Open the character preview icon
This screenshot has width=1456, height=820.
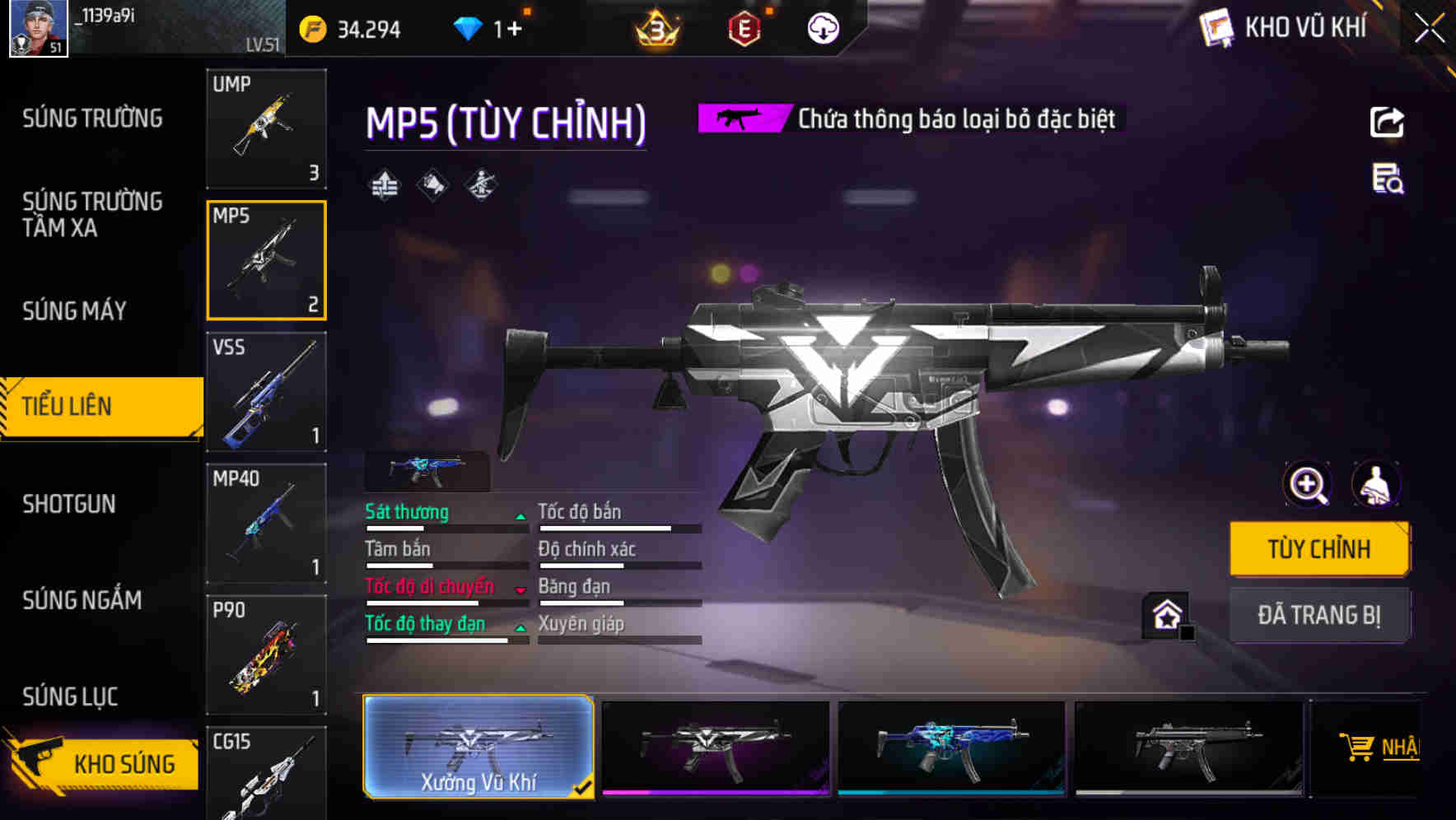(x=1375, y=484)
